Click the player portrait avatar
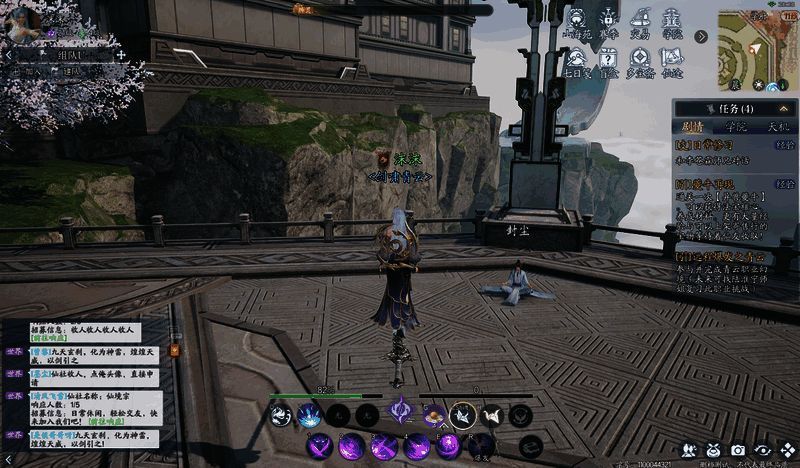The height and width of the screenshot is (468, 800). [x=24, y=22]
